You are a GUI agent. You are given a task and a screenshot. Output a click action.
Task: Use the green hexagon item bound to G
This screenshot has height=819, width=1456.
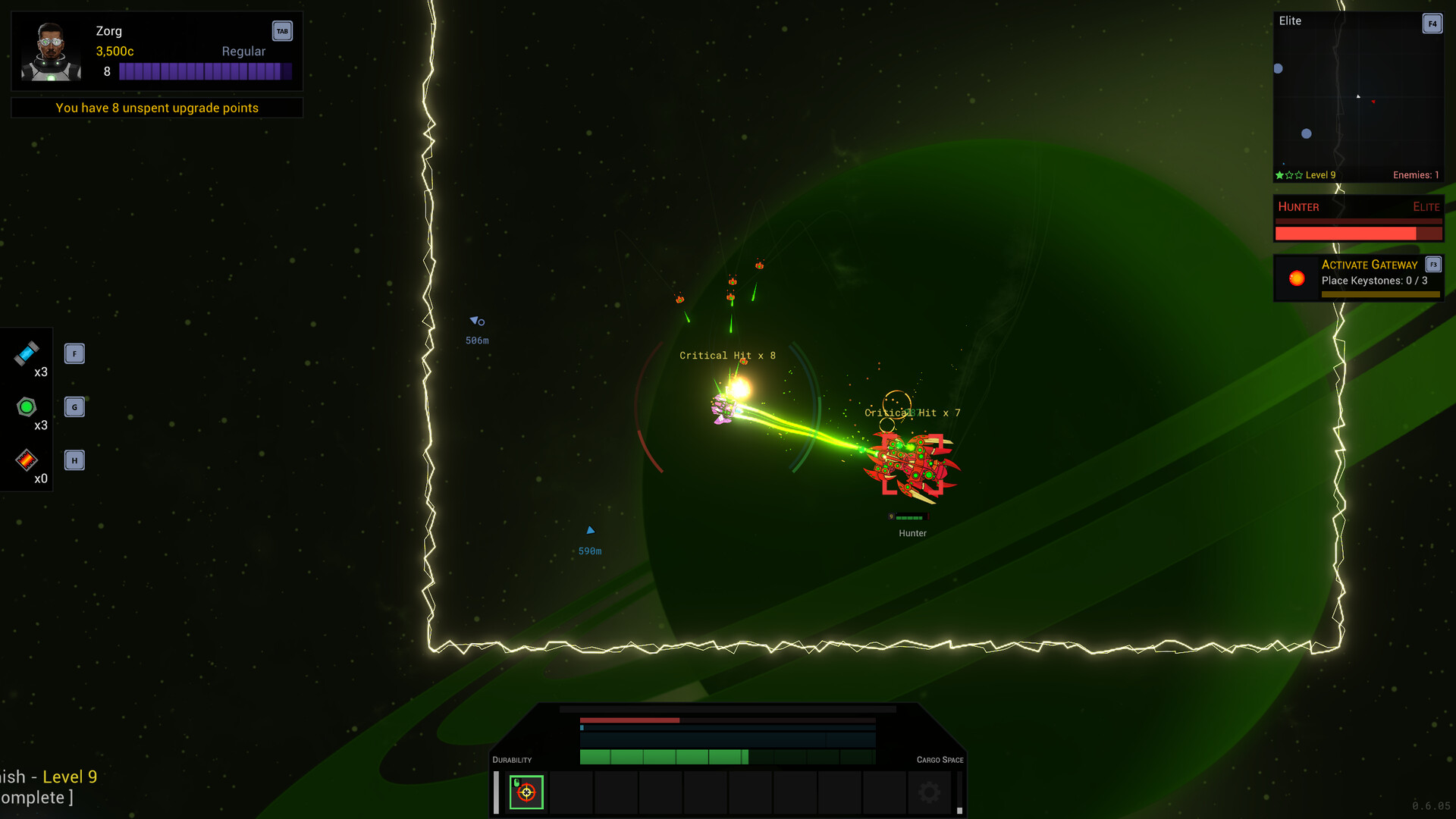tap(27, 407)
